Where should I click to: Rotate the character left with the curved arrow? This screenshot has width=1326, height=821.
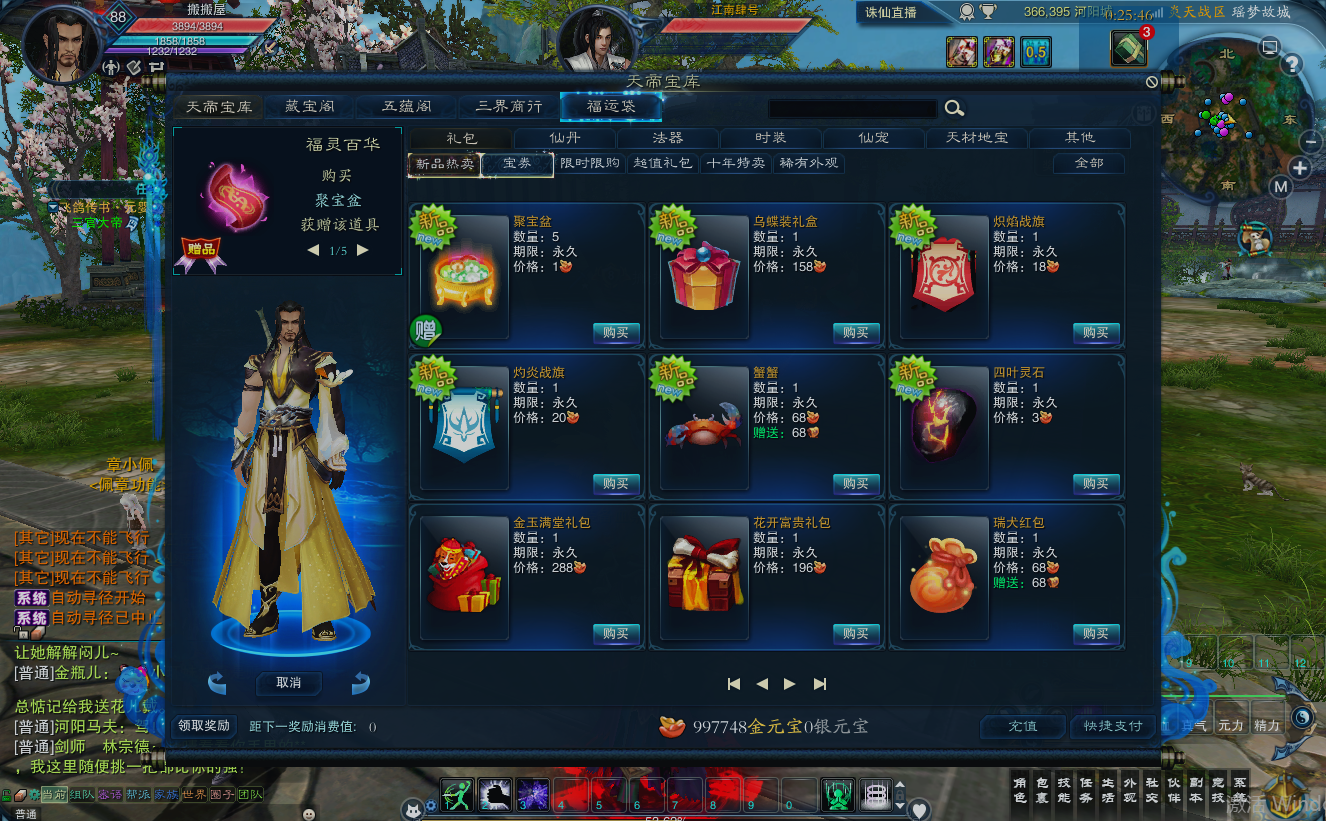click(218, 683)
